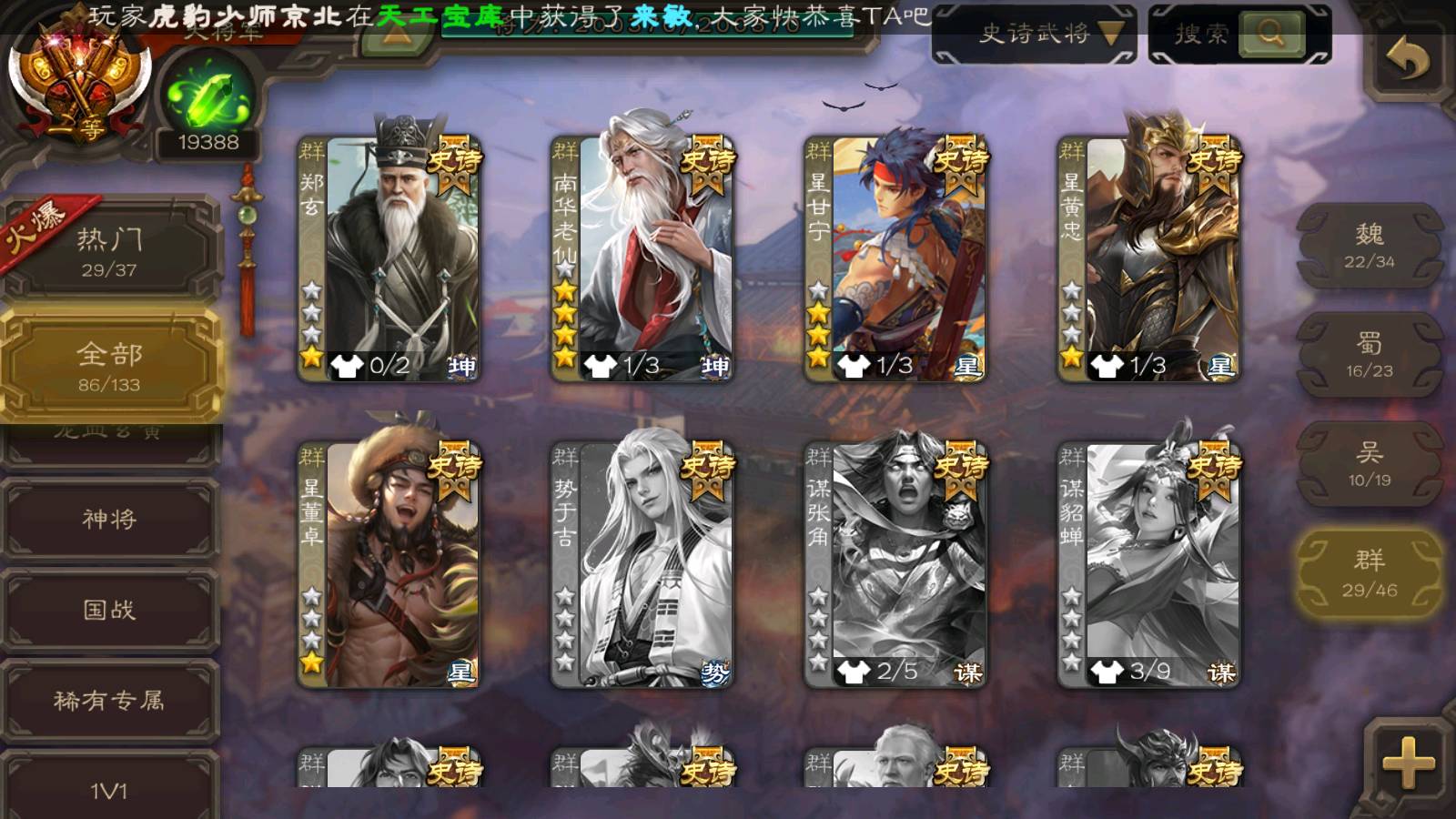
Task: Choose the 南华老仙 hero card
Action: click(x=642, y=259)
